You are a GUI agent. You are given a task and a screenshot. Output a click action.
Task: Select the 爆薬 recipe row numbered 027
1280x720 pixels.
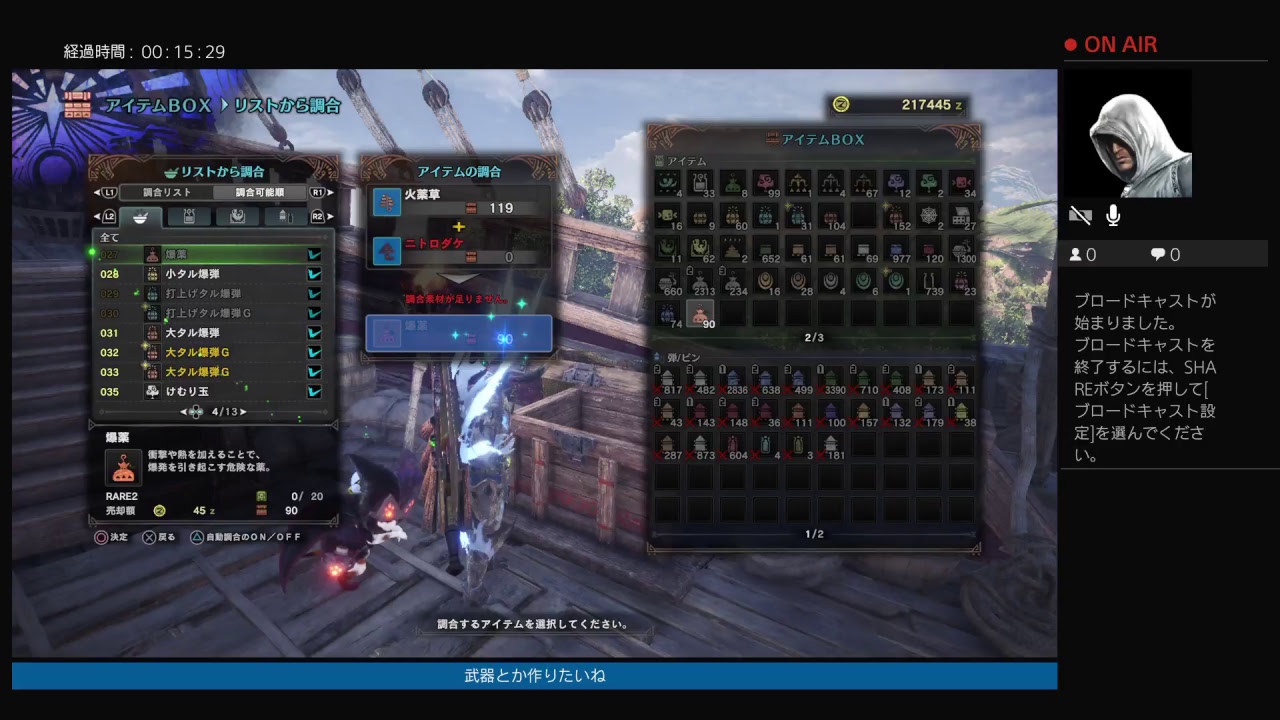click(x=210, y=255)
